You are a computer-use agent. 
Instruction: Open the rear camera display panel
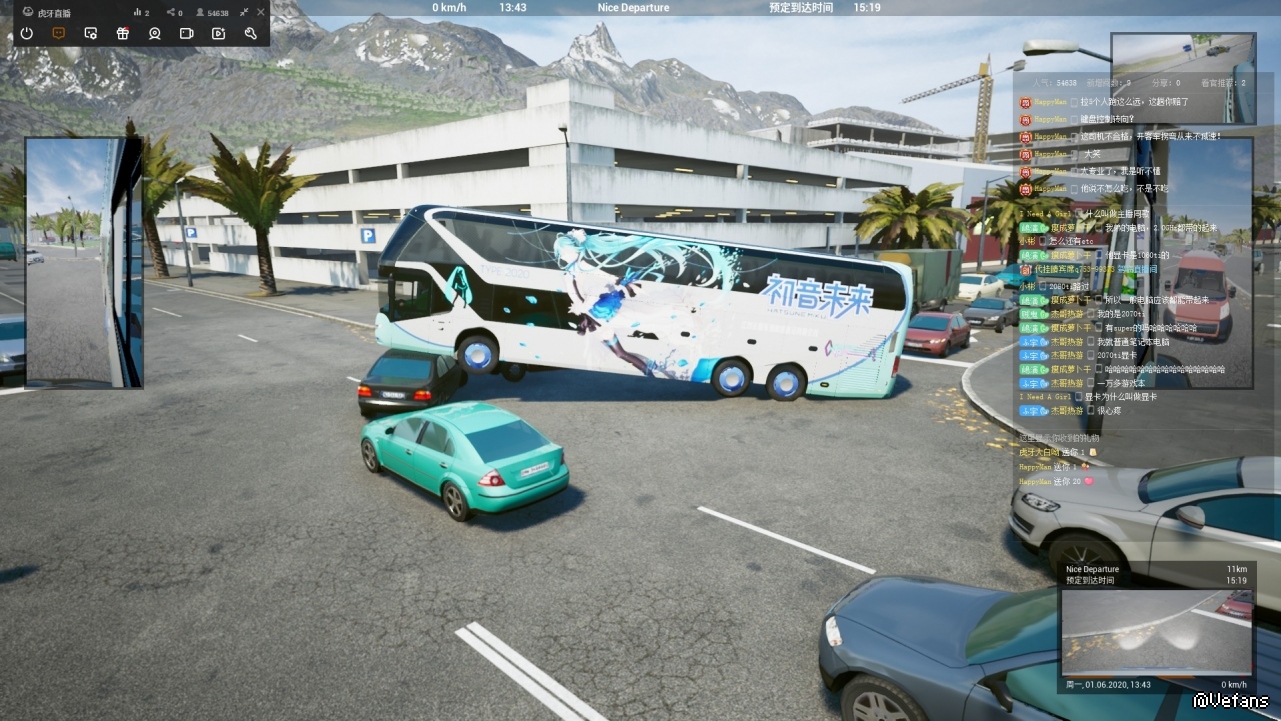click(1156, 631)
